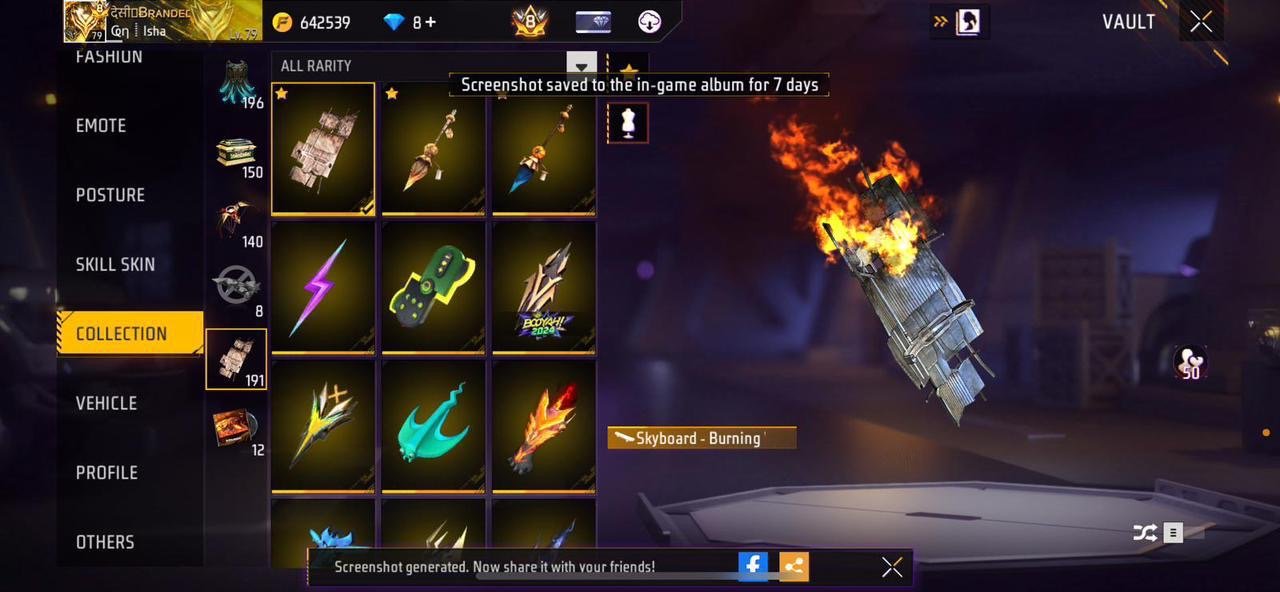
Task: Open the Others category
Action: click(105, 542)
